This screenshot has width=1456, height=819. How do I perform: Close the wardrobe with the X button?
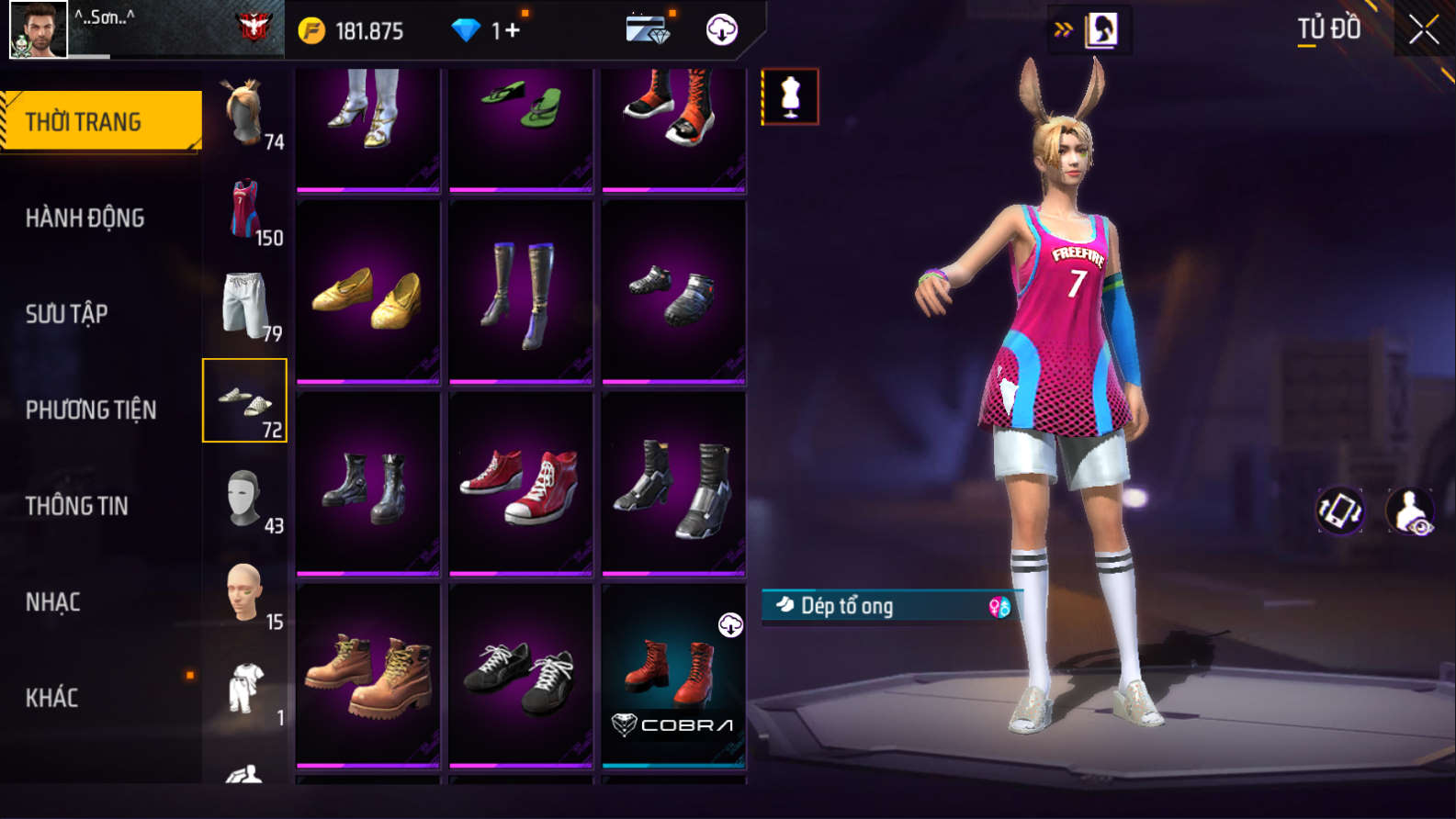(x=1424, y=30)
